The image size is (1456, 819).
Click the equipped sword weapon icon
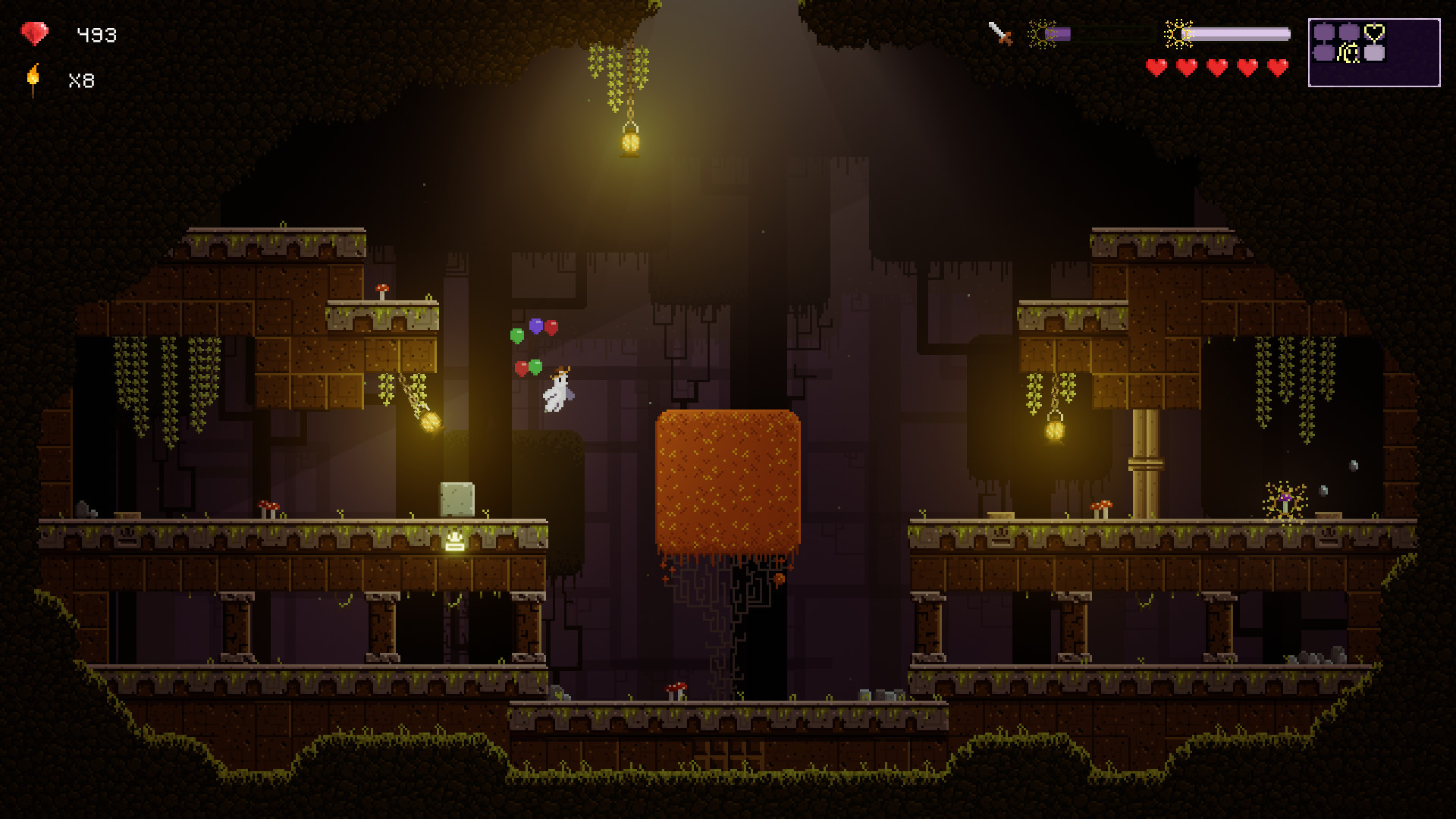pos(1000,33)
